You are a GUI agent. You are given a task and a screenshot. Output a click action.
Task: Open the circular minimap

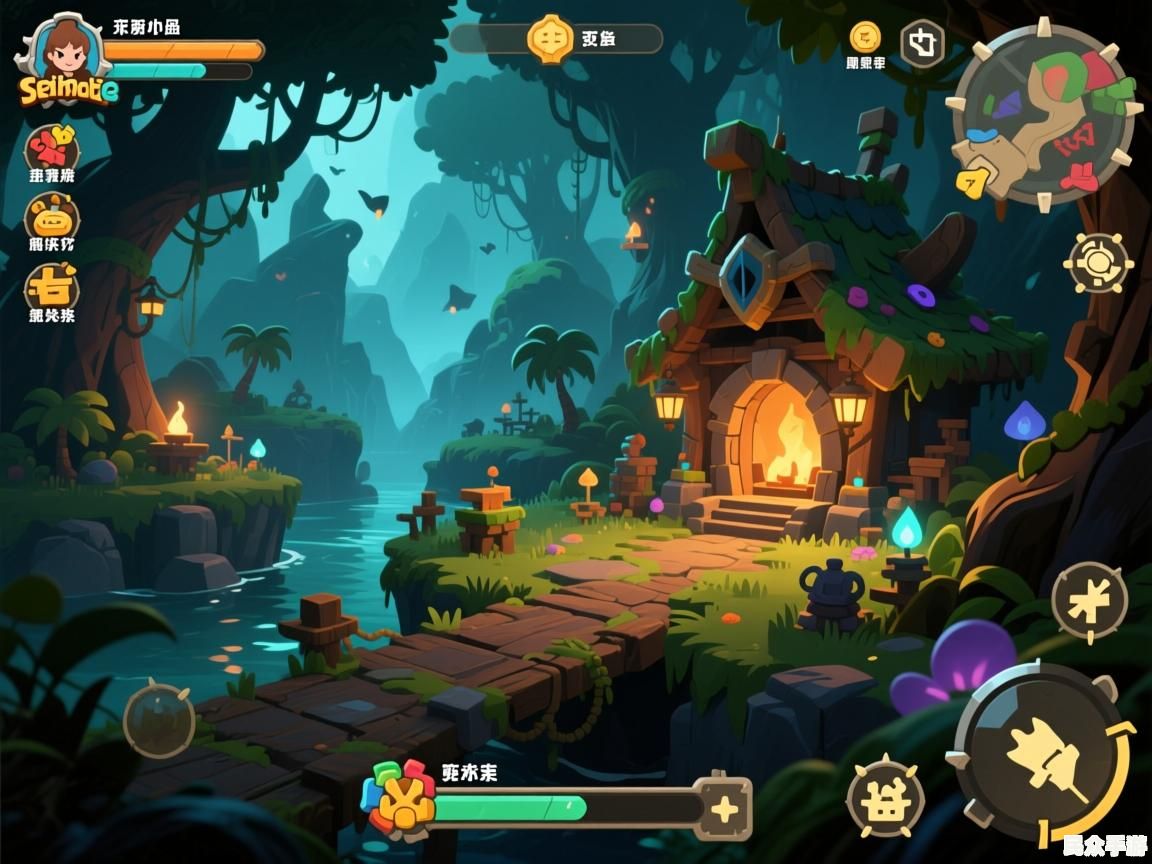click(1043, 114)
